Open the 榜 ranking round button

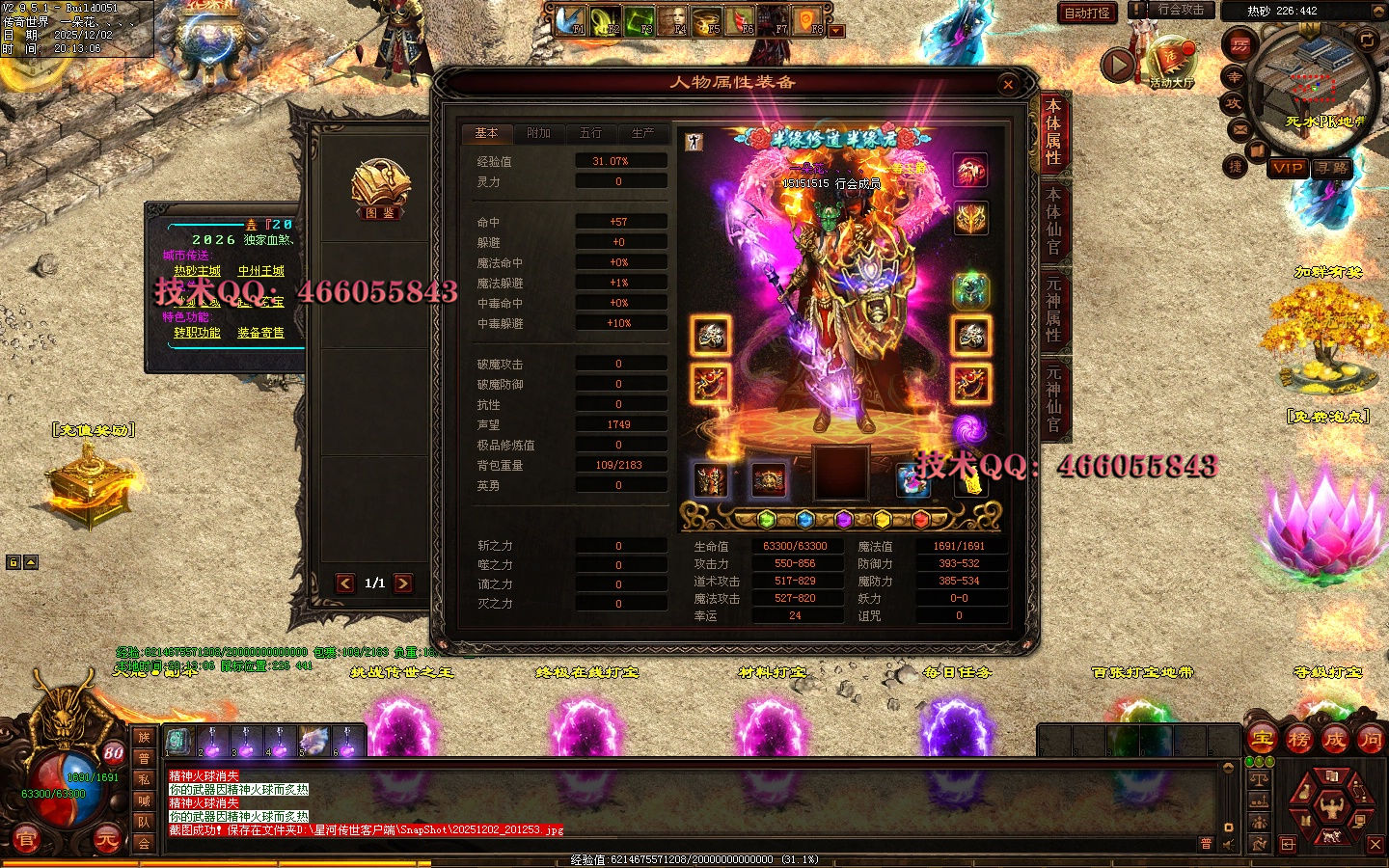pyautogui.click(x=1298, y=740)
